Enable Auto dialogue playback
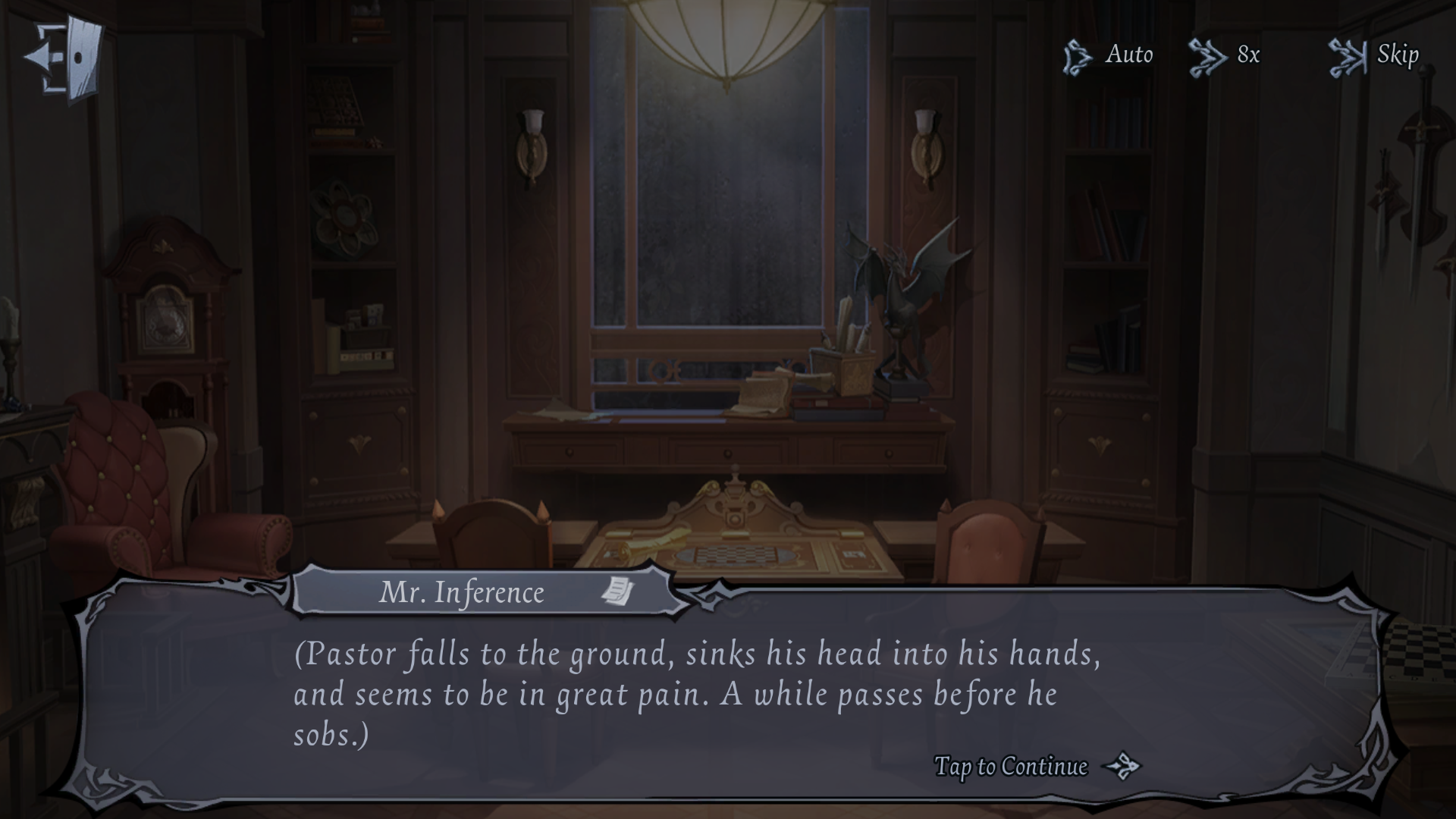Screen dimensions: 1456x819 (x=1108, y=55)
